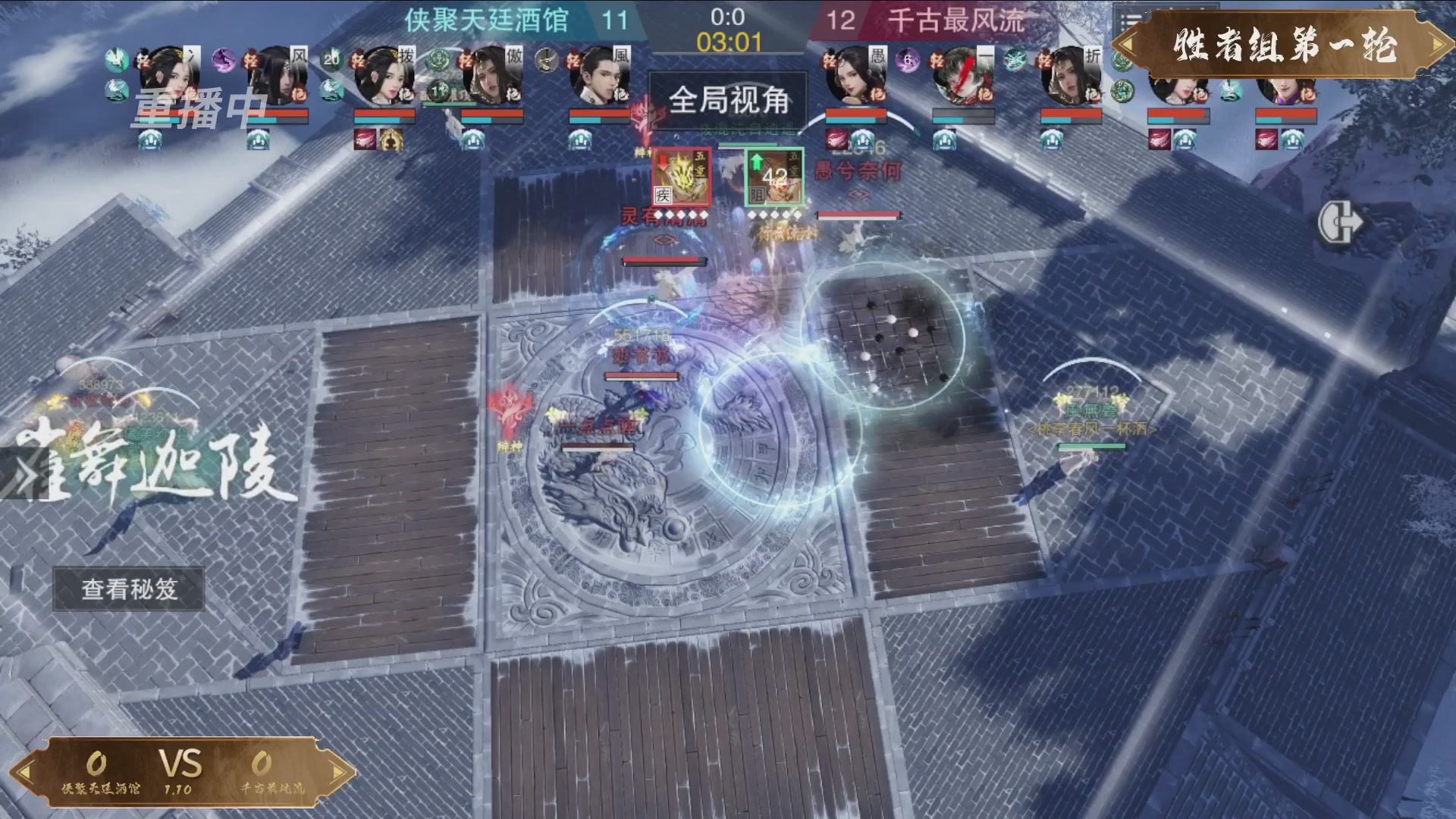Toggle the jade shield buff icon beside 傲 portrait
The height and width of the screenshot is (819, 1456).
tap(439, 60)
